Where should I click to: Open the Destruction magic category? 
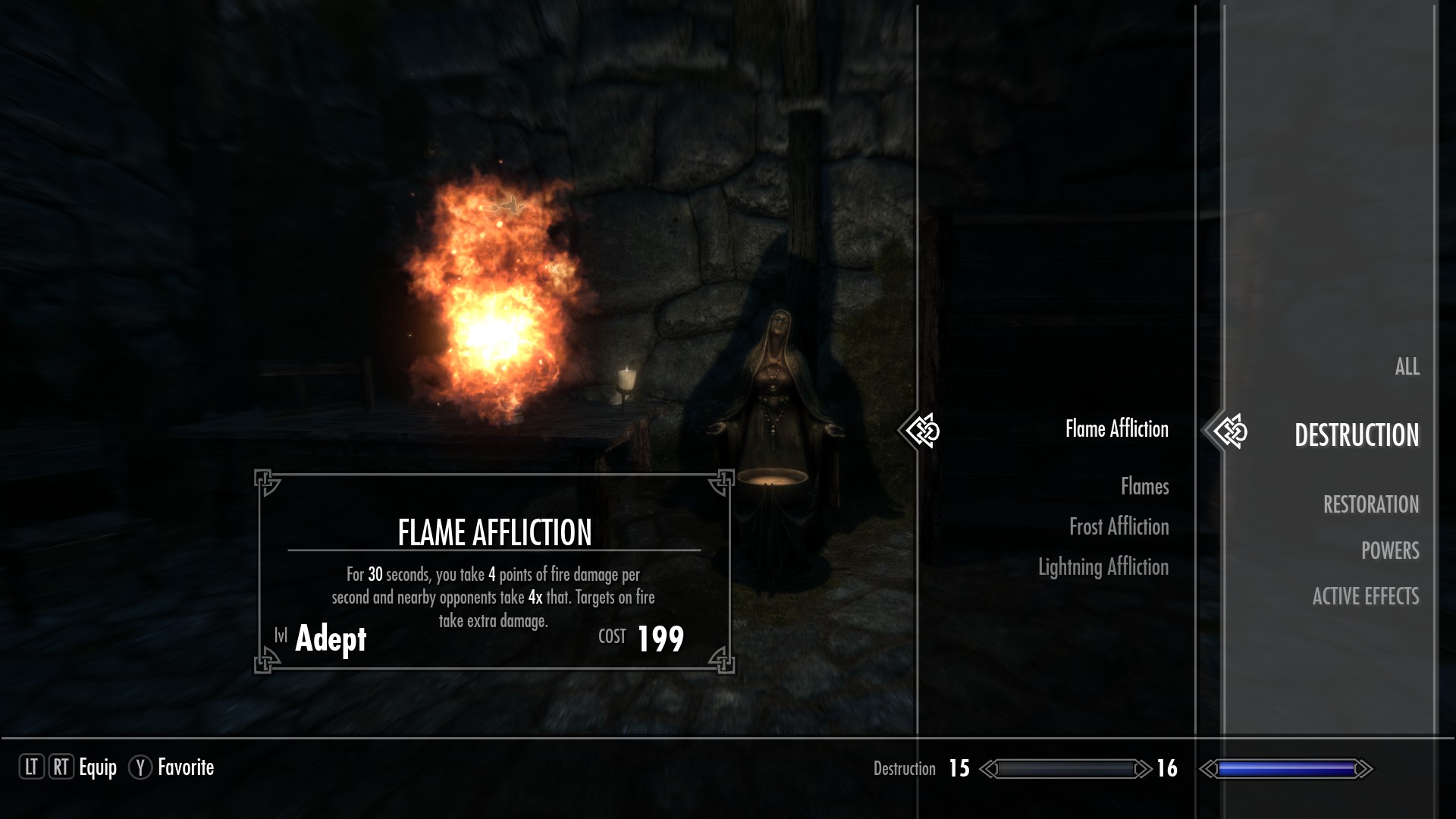(x=1356, y=435)
